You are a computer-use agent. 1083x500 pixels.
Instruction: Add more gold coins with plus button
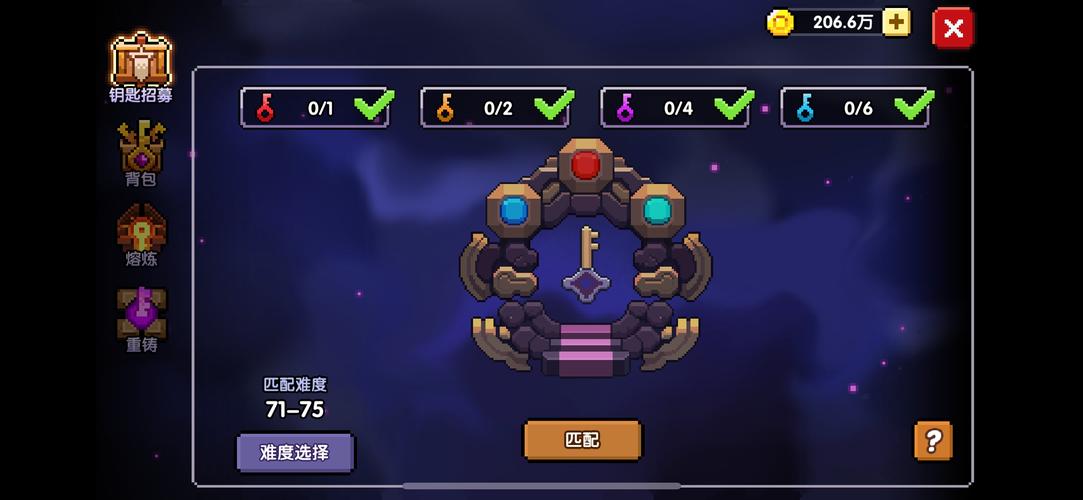pyautogui.click(x=896, y=22)
